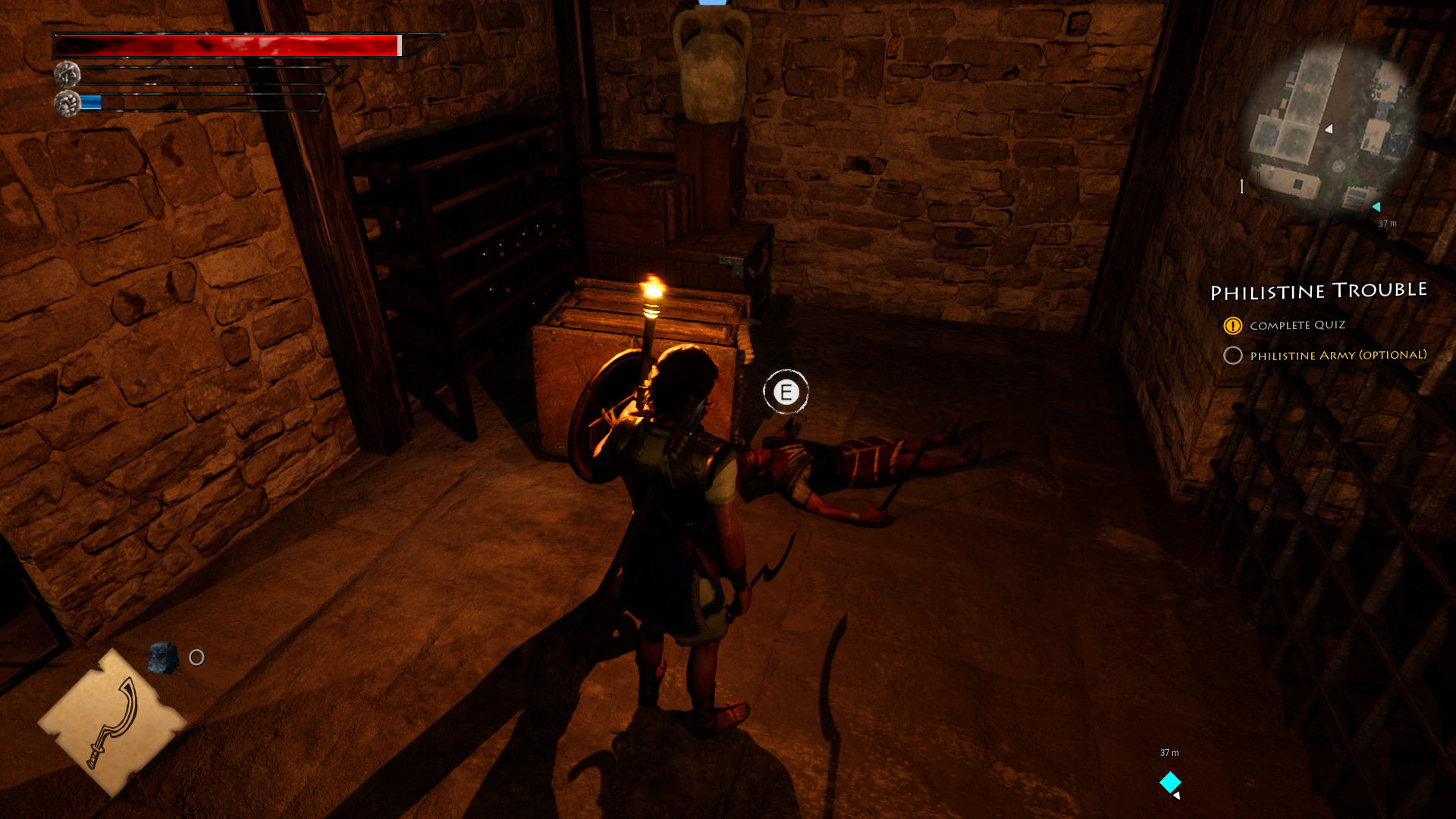Image resolution: width=1456 pixels, height=819 pixels.
Task: Select the curved sickle sword weapon icon
Action: pos(118,720)
